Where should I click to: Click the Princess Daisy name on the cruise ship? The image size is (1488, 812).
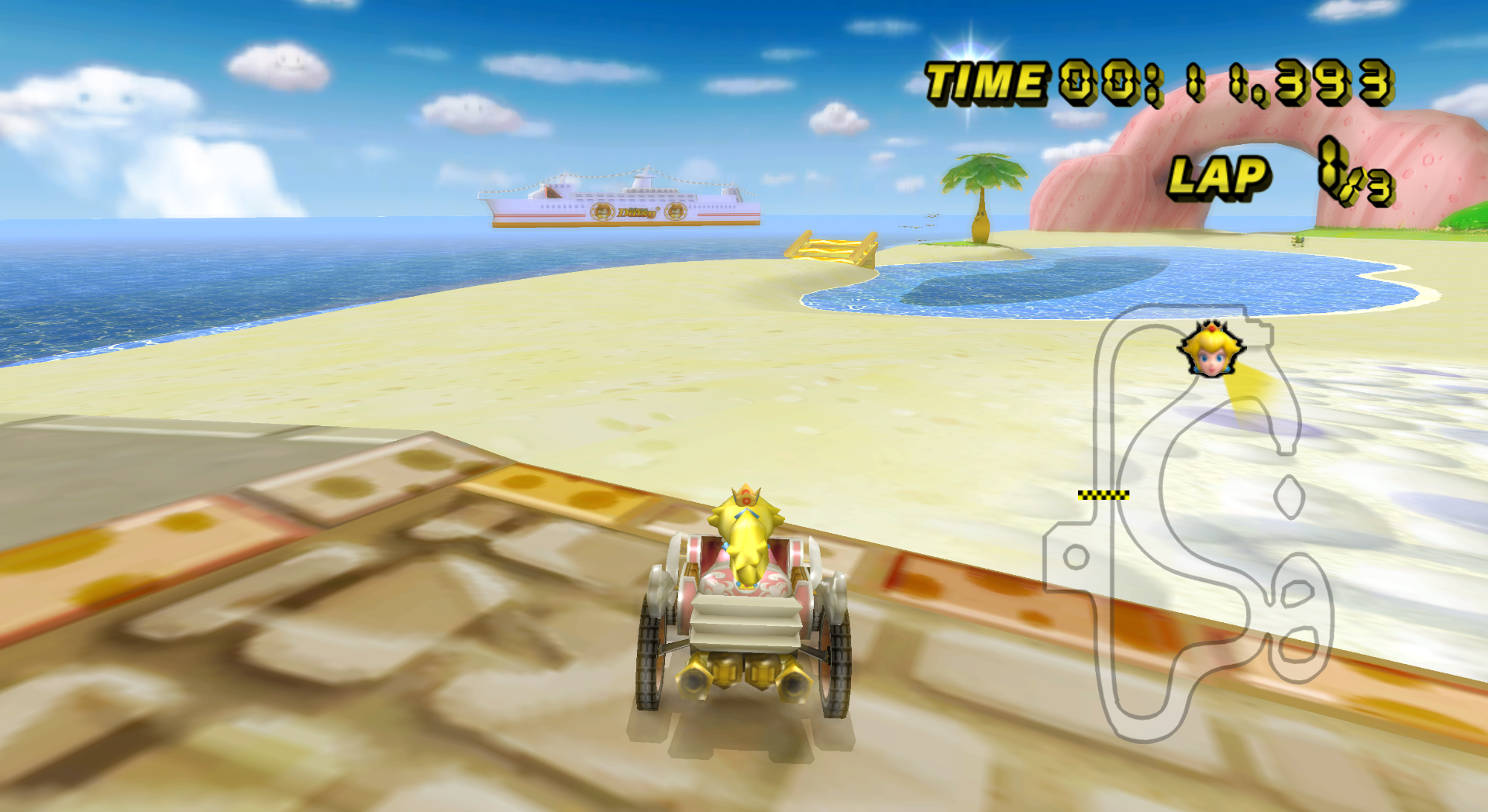pos(635,211)
